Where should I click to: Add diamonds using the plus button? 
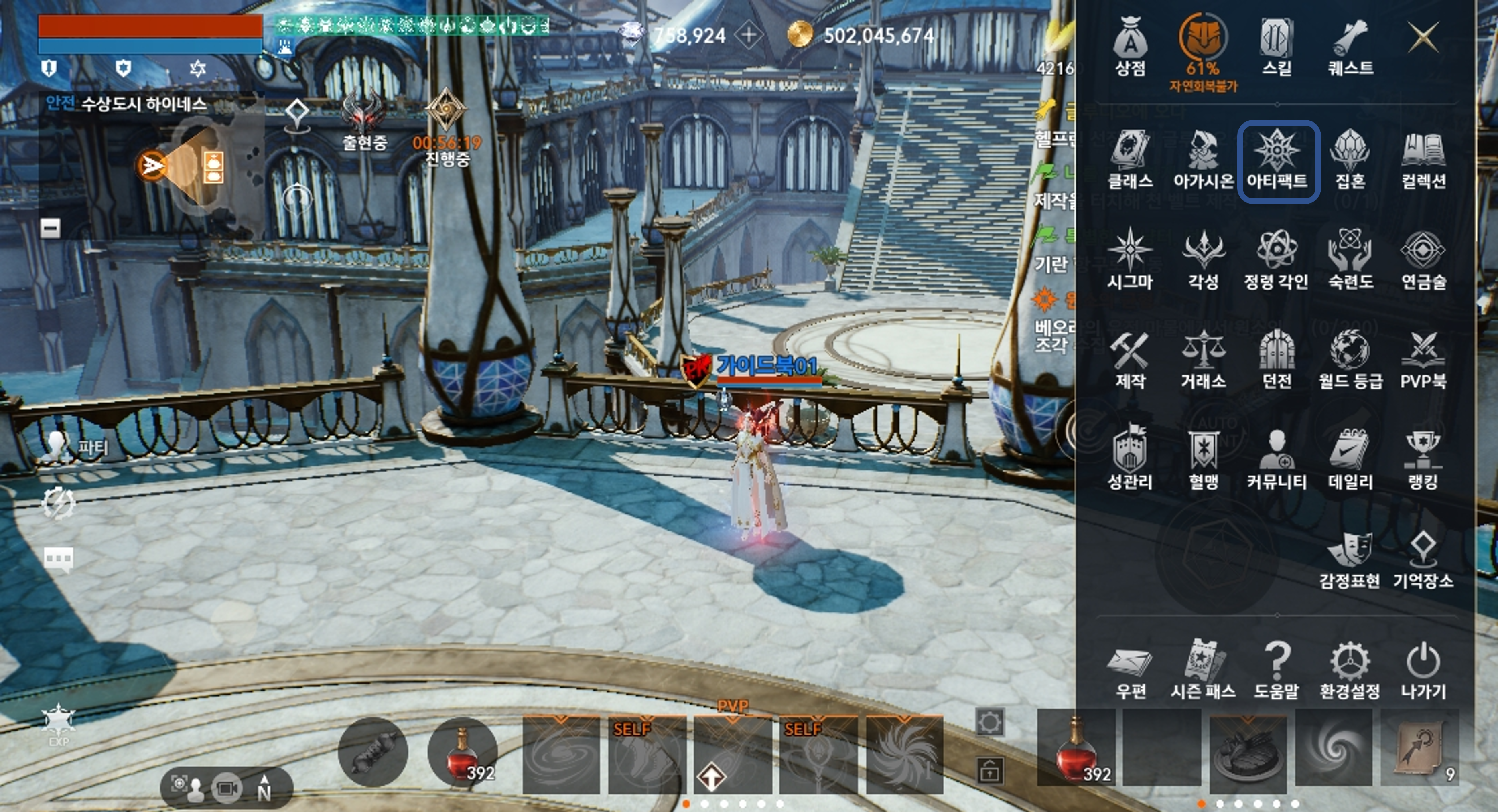[x=749, y=35]
